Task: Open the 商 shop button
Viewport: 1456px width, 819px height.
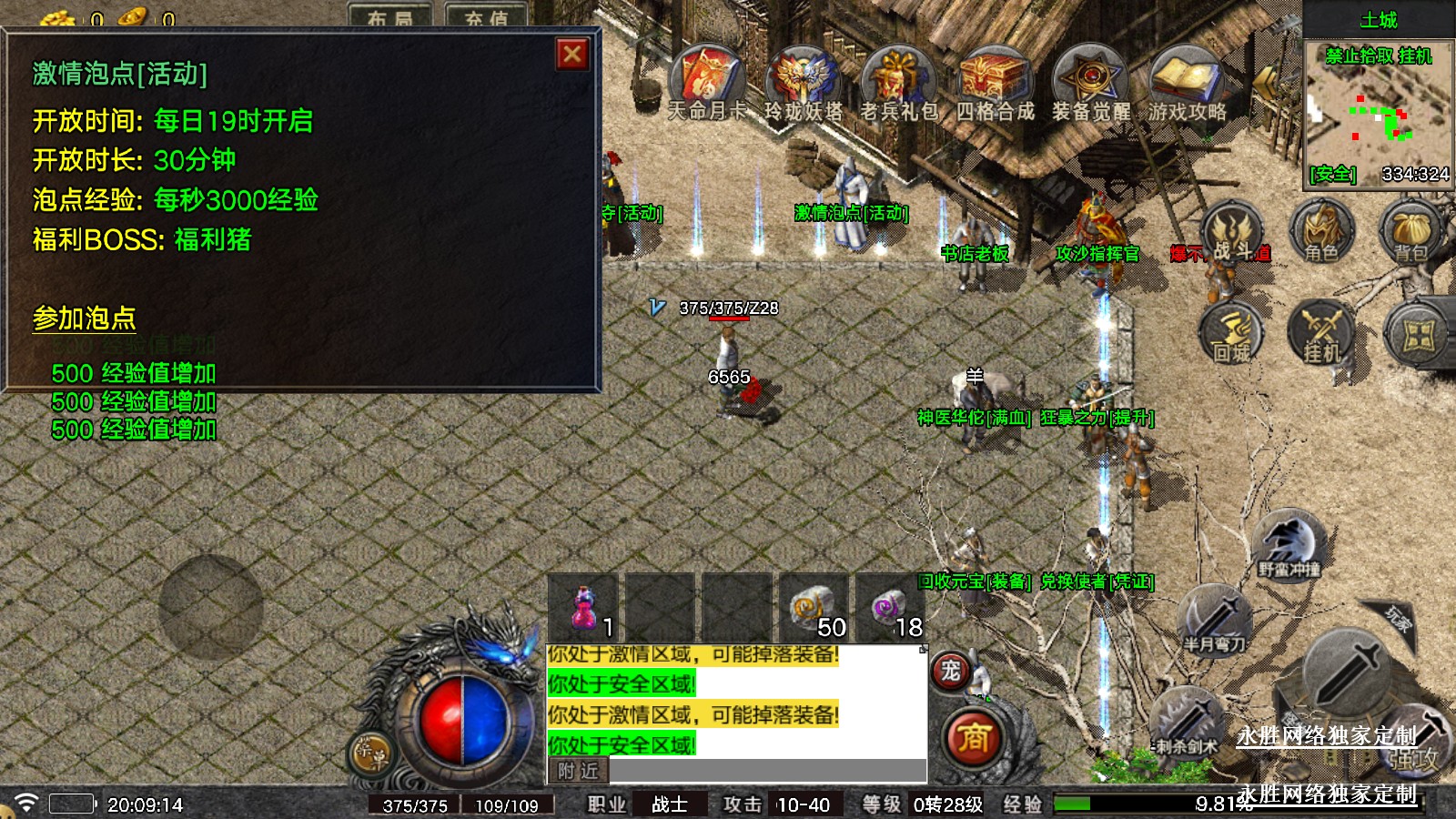Action: 974,737
